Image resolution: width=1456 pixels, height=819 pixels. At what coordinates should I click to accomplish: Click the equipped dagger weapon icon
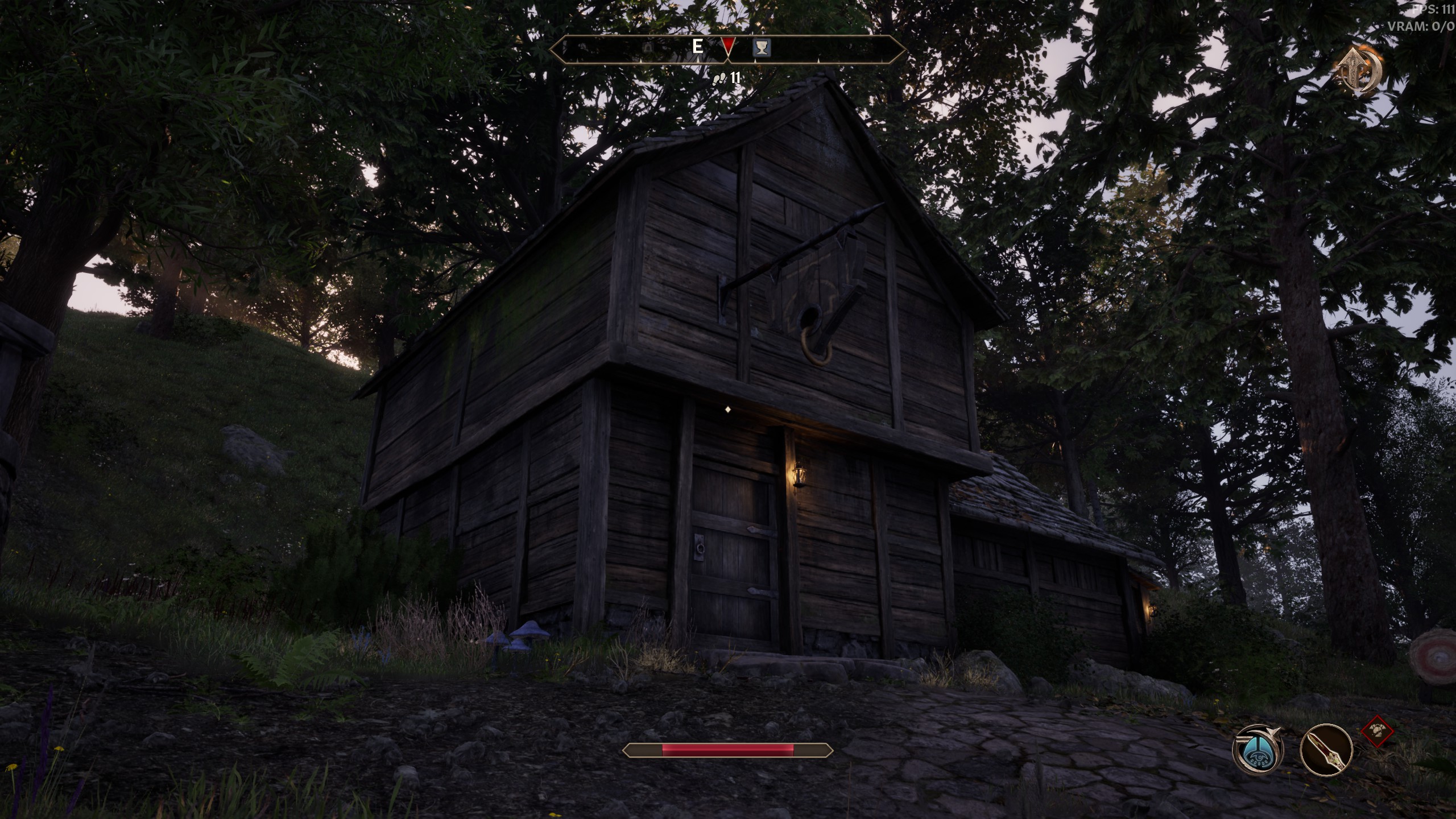[x=1326, y=750]
